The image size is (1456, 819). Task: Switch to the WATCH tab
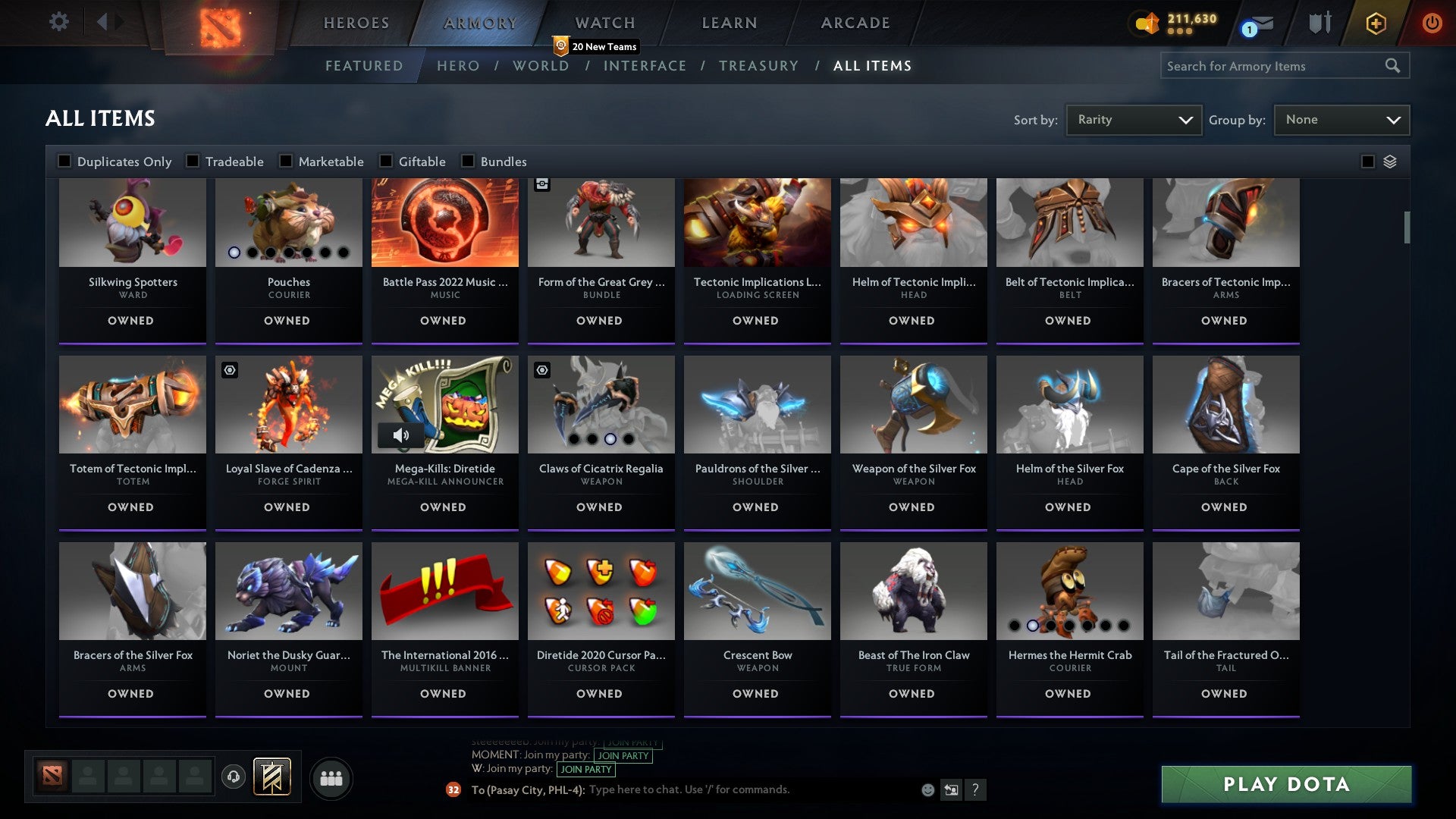(604, 23)
